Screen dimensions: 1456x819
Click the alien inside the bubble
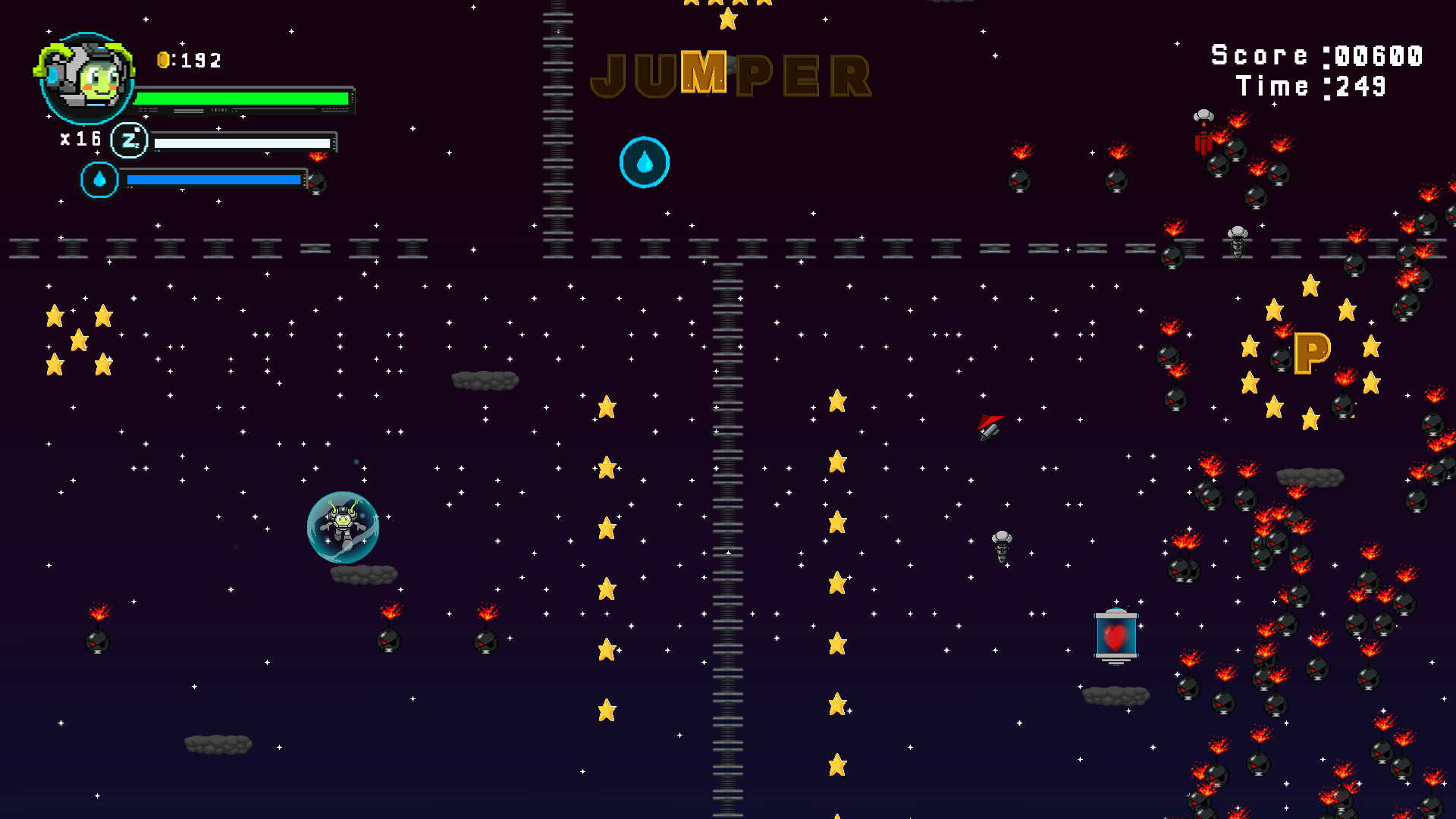(343, 526)
